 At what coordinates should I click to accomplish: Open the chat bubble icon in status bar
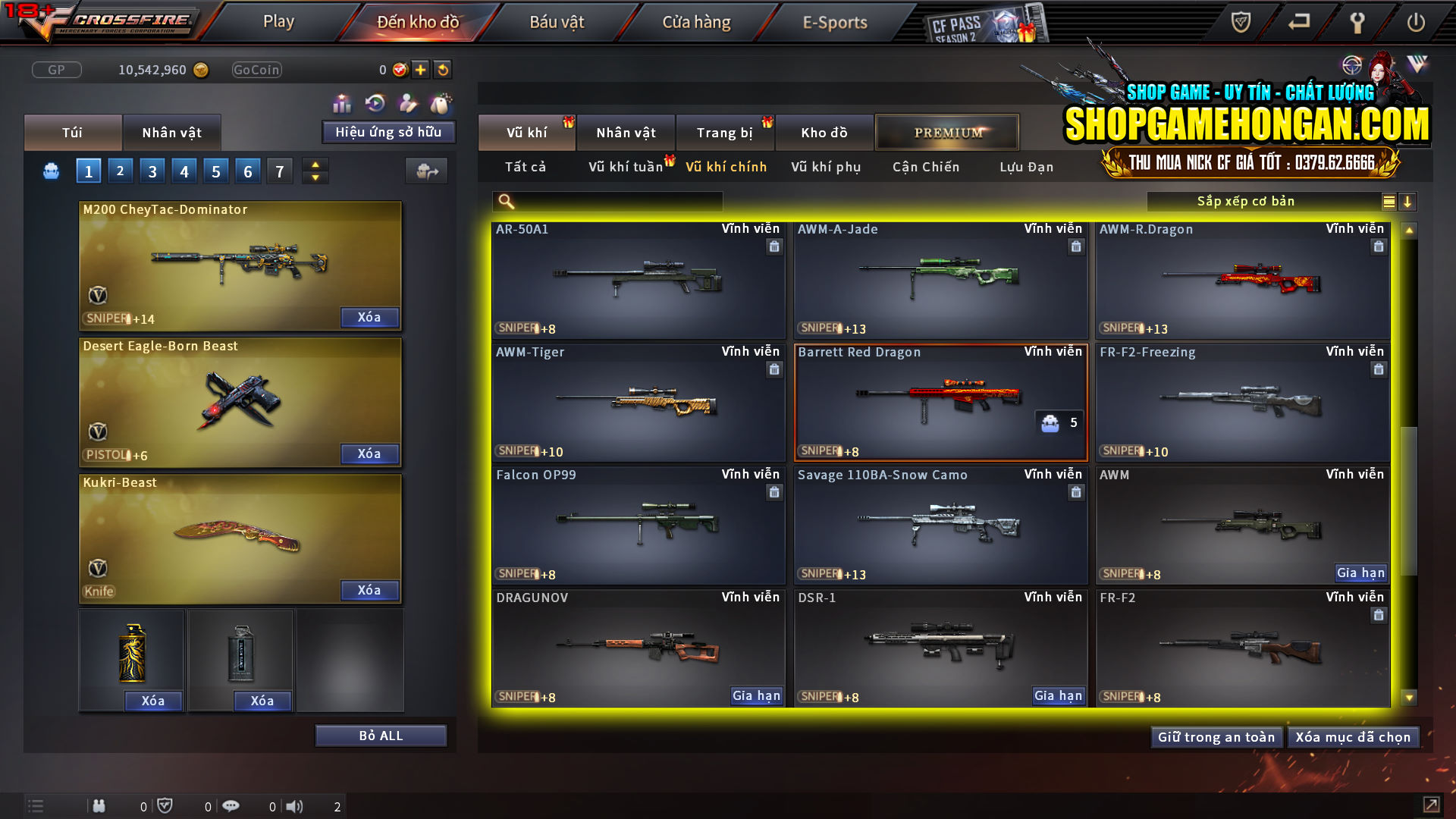pyautogui.click(x=231, y=806)
